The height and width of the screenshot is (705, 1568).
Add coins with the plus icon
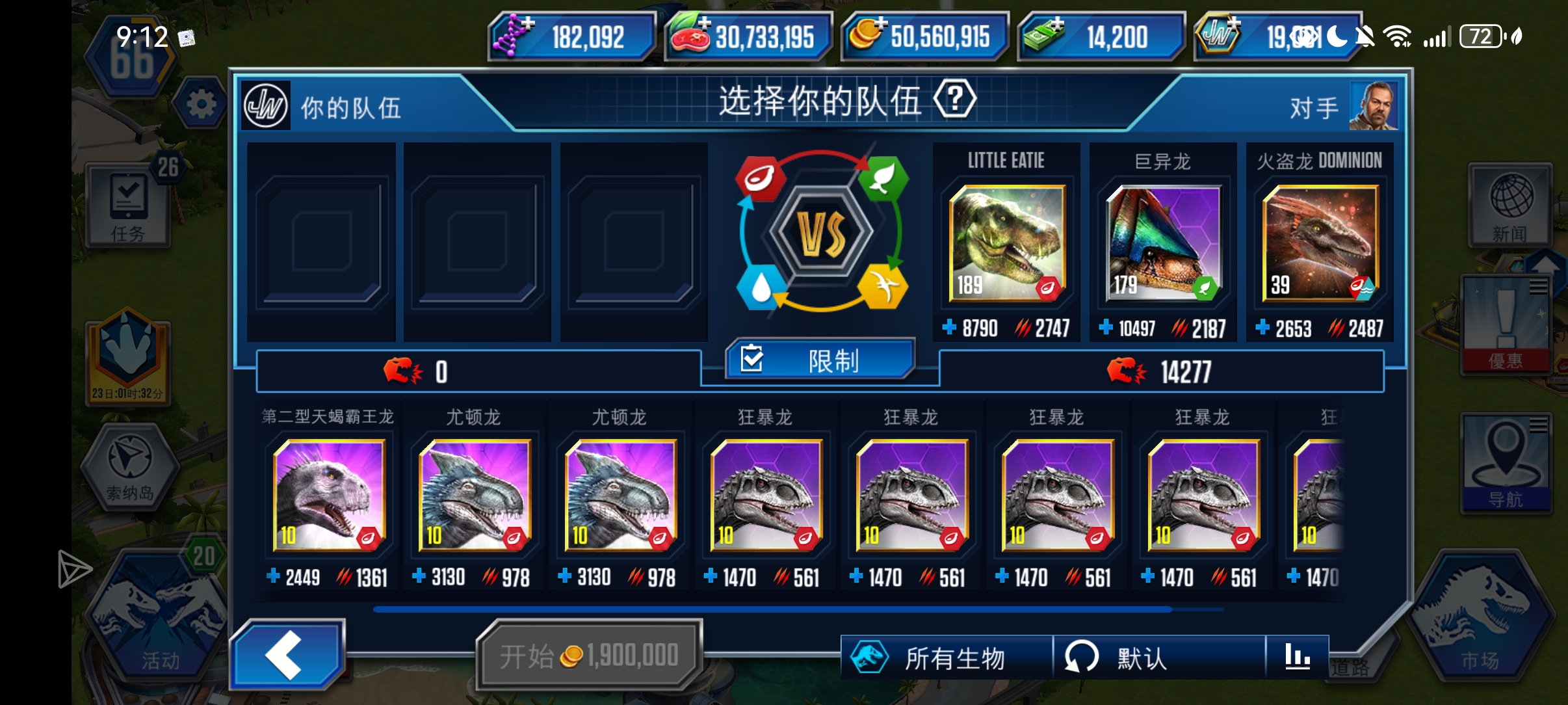pyautogui.click(x=882, y=22)
